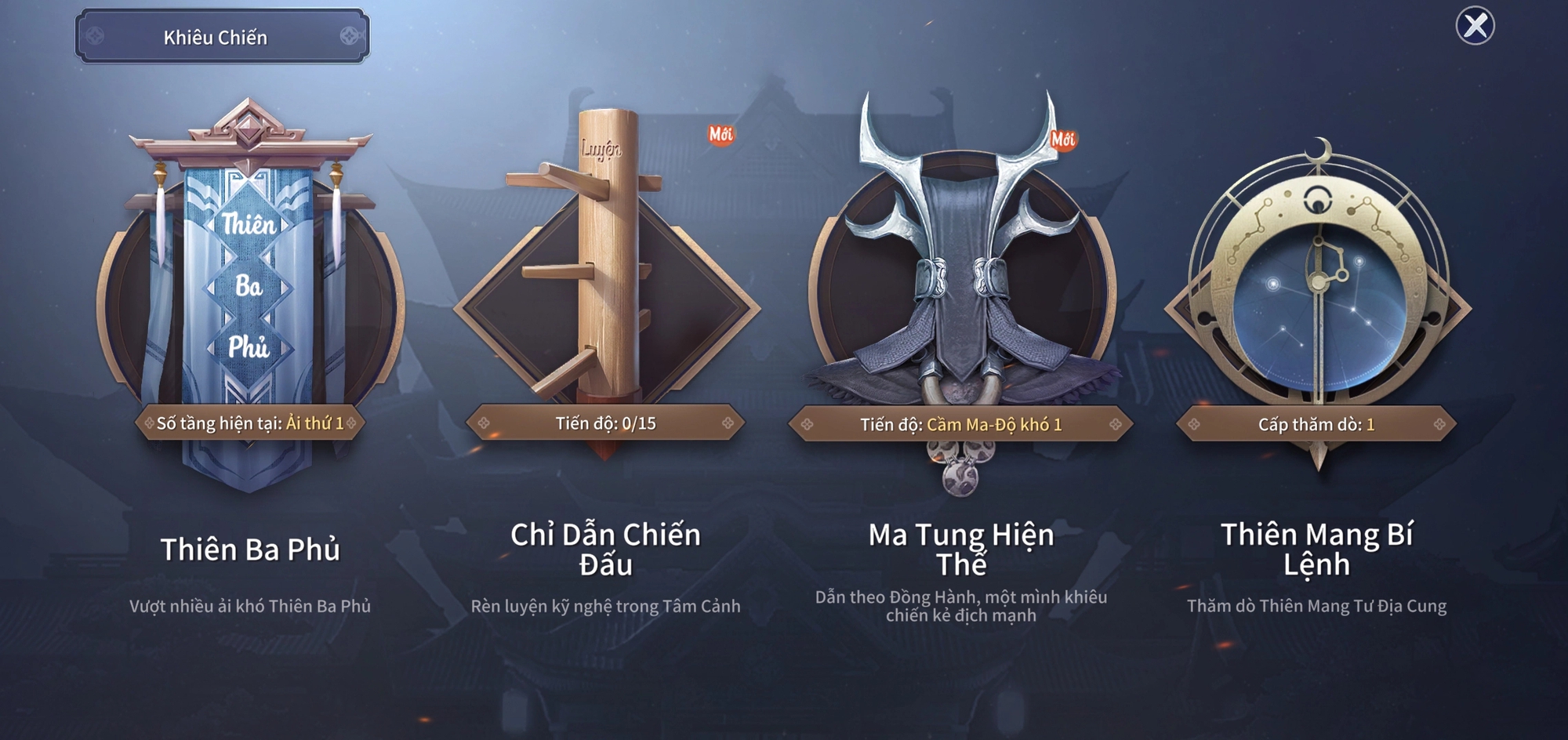Screen dimensions: 1568x740
Task: Open the Tiến độ: 0/15 progress banner
Action: pyautogui.click(x=605, y=423)
